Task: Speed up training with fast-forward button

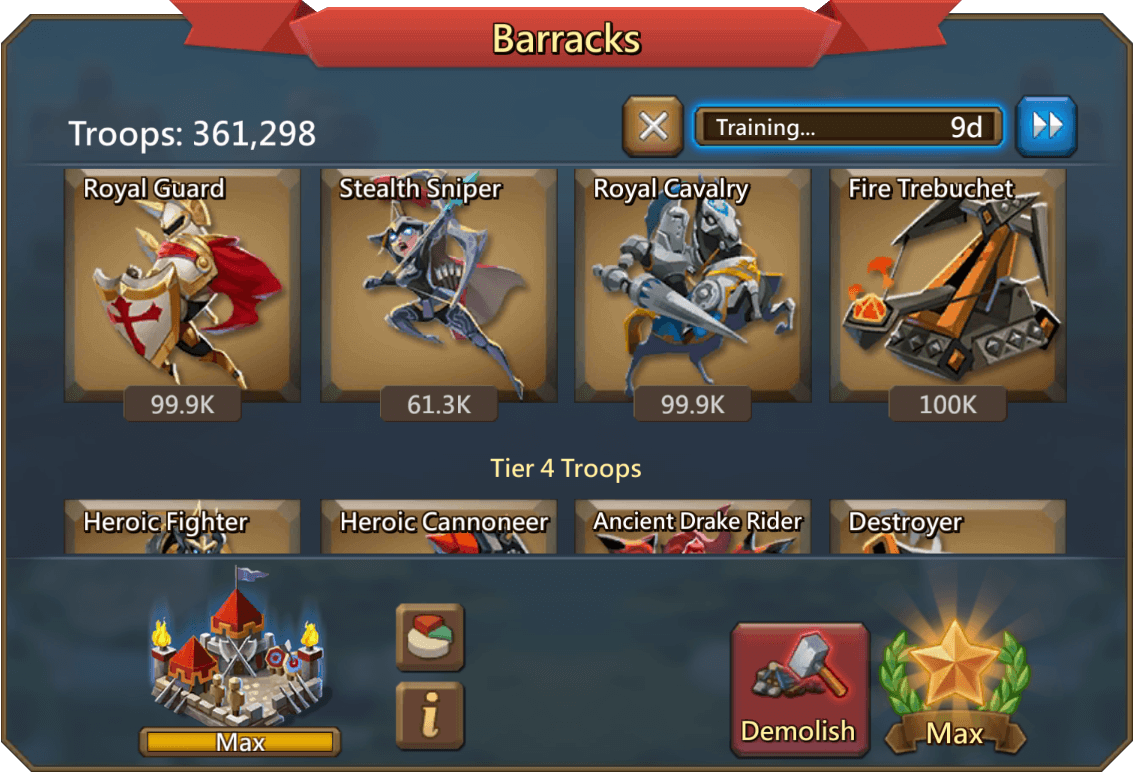Action: [1046, 126]
